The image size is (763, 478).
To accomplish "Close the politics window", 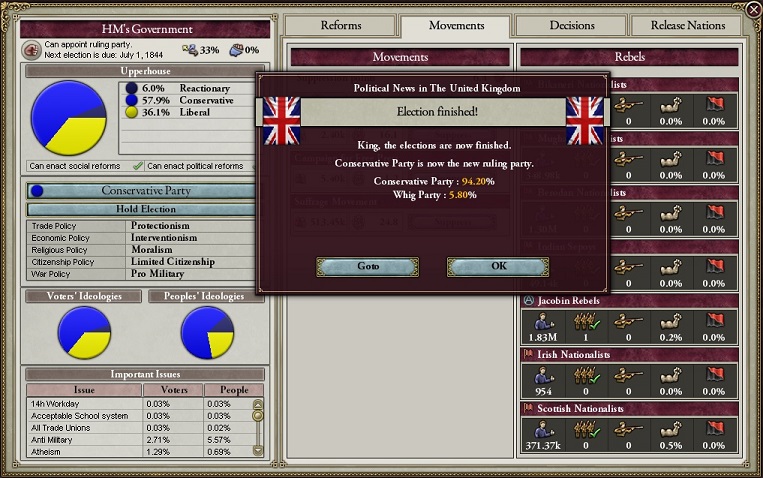I will 752,10.
